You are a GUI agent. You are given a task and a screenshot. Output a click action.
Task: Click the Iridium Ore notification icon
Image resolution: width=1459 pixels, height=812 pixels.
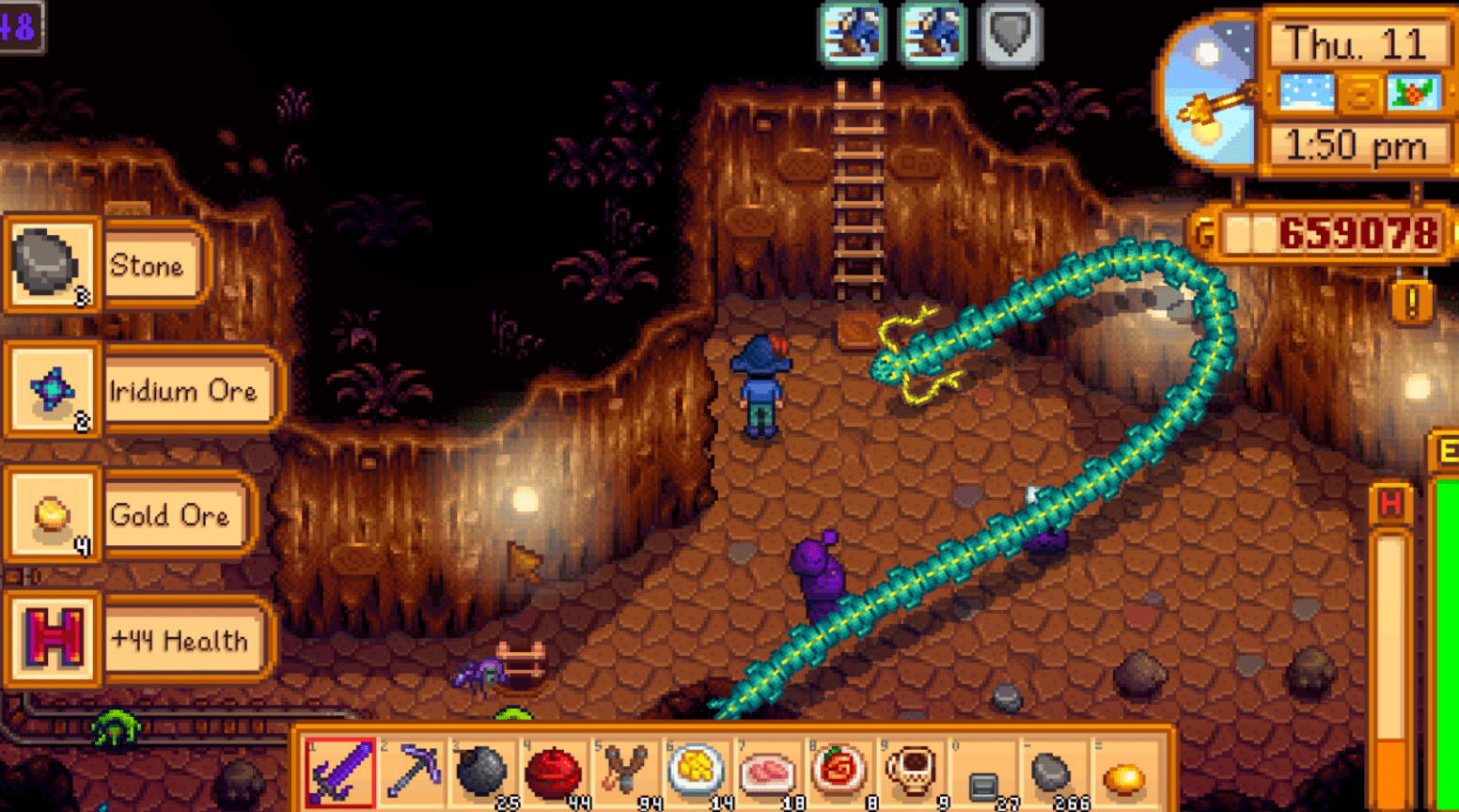(x=52, y=391)
